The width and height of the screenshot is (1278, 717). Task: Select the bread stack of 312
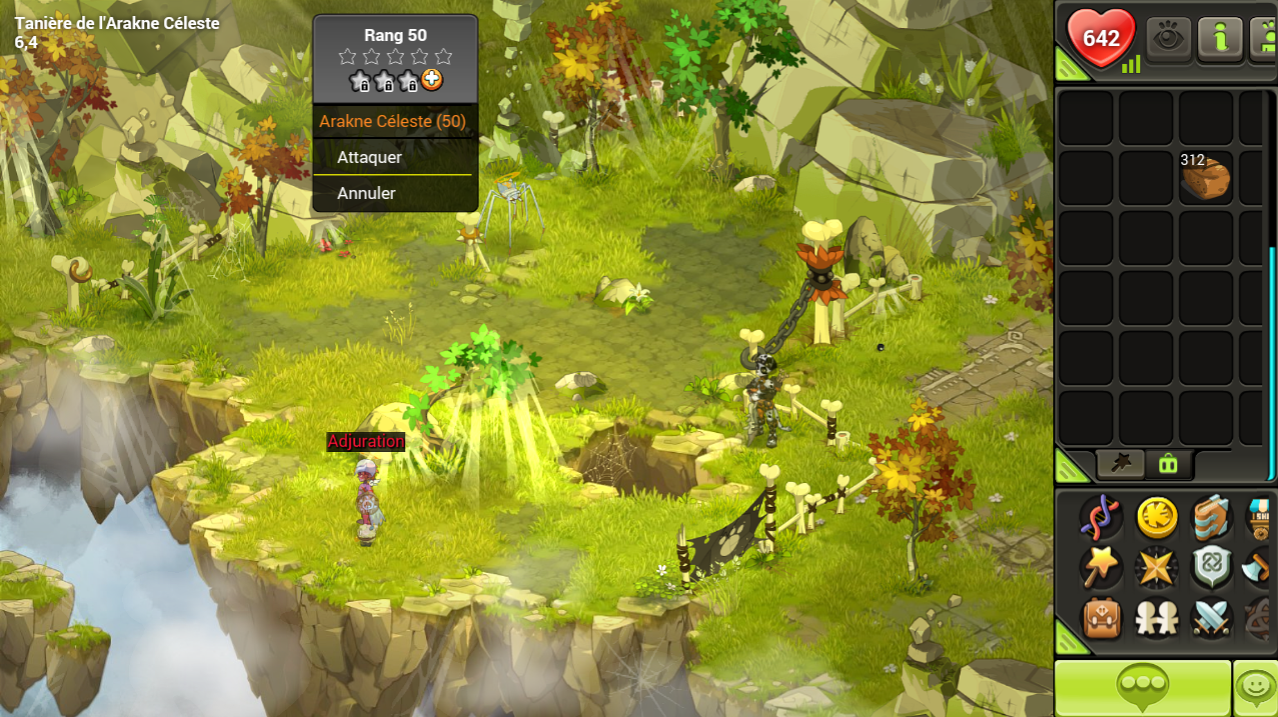point(1205,177)
